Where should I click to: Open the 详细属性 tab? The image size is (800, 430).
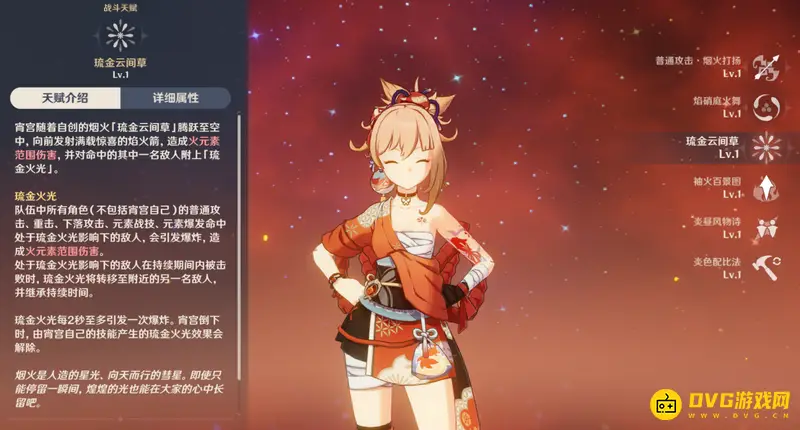[x=175, y=98]
